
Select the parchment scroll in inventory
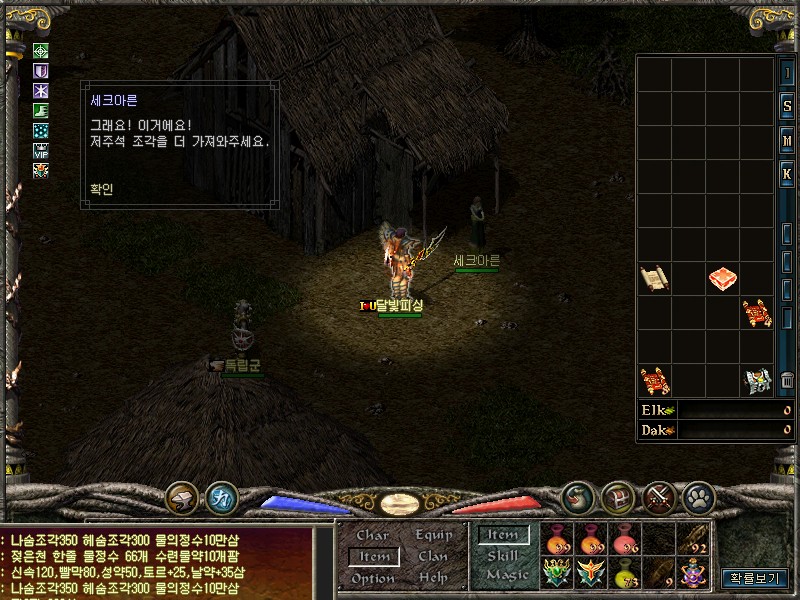pyautogui.click(x=655, y=278)
